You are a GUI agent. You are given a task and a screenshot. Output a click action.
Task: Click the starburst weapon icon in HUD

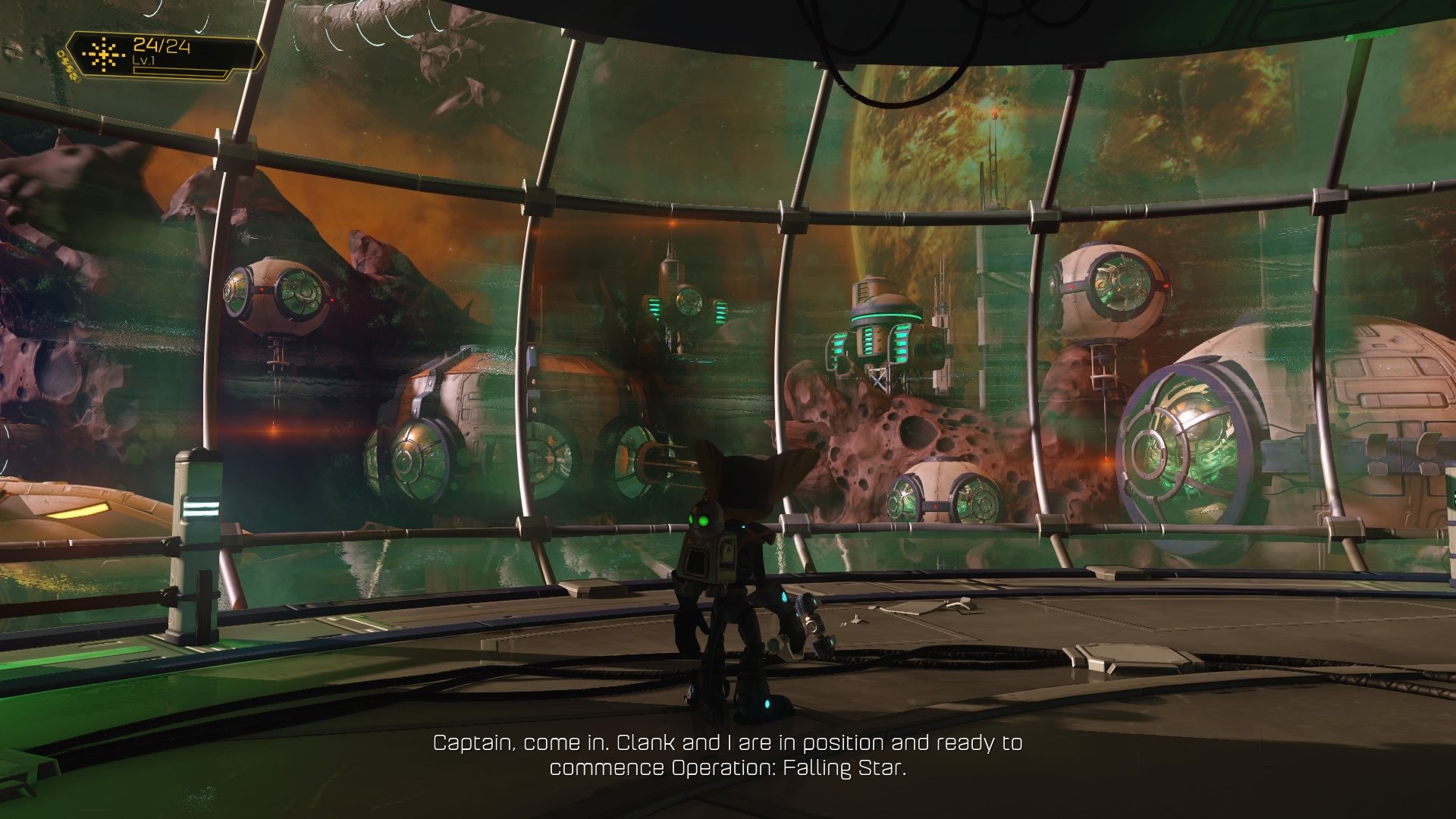[x=104, y=55]
